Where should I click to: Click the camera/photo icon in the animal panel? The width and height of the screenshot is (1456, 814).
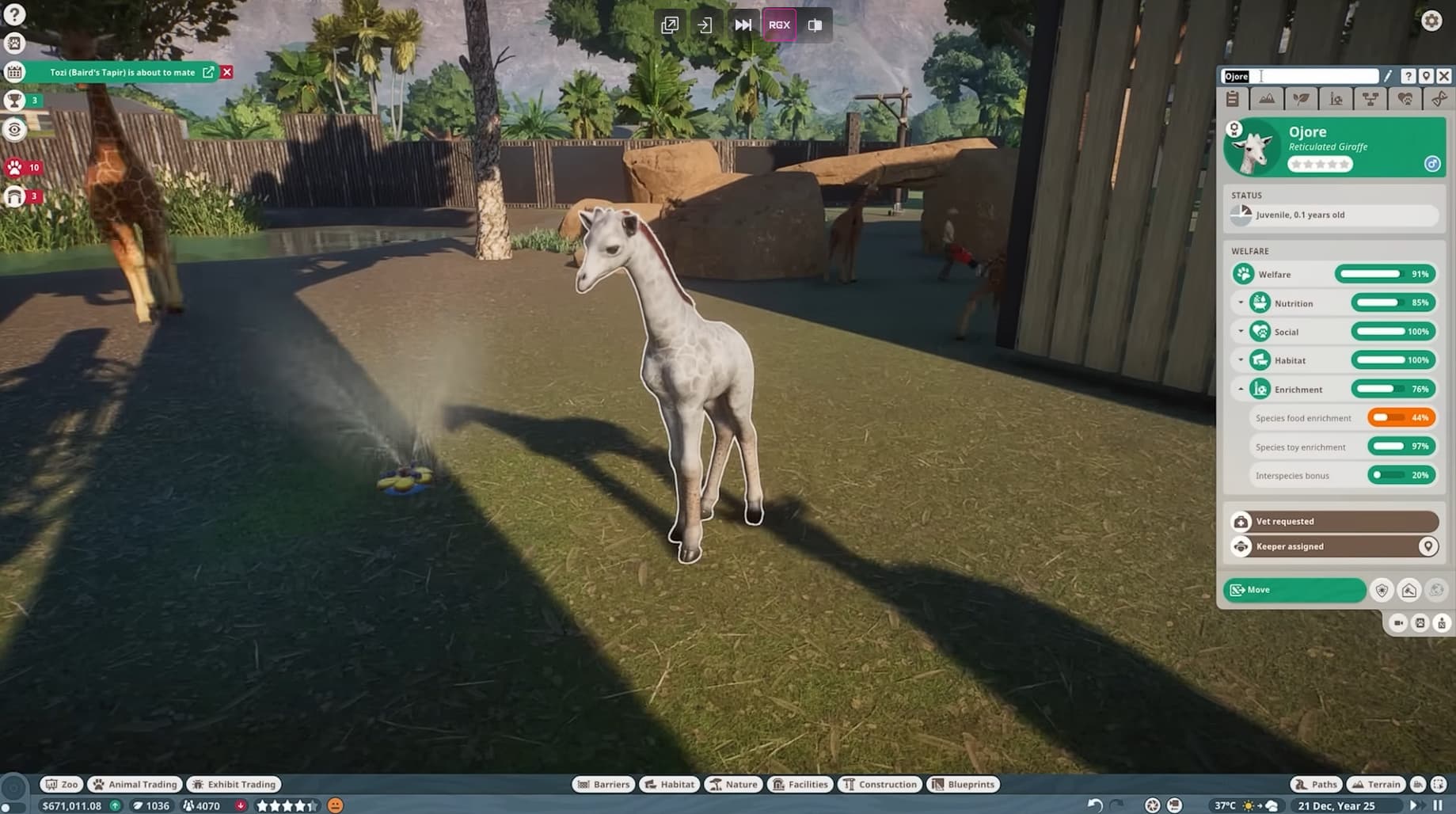(x=1397, y=623)
